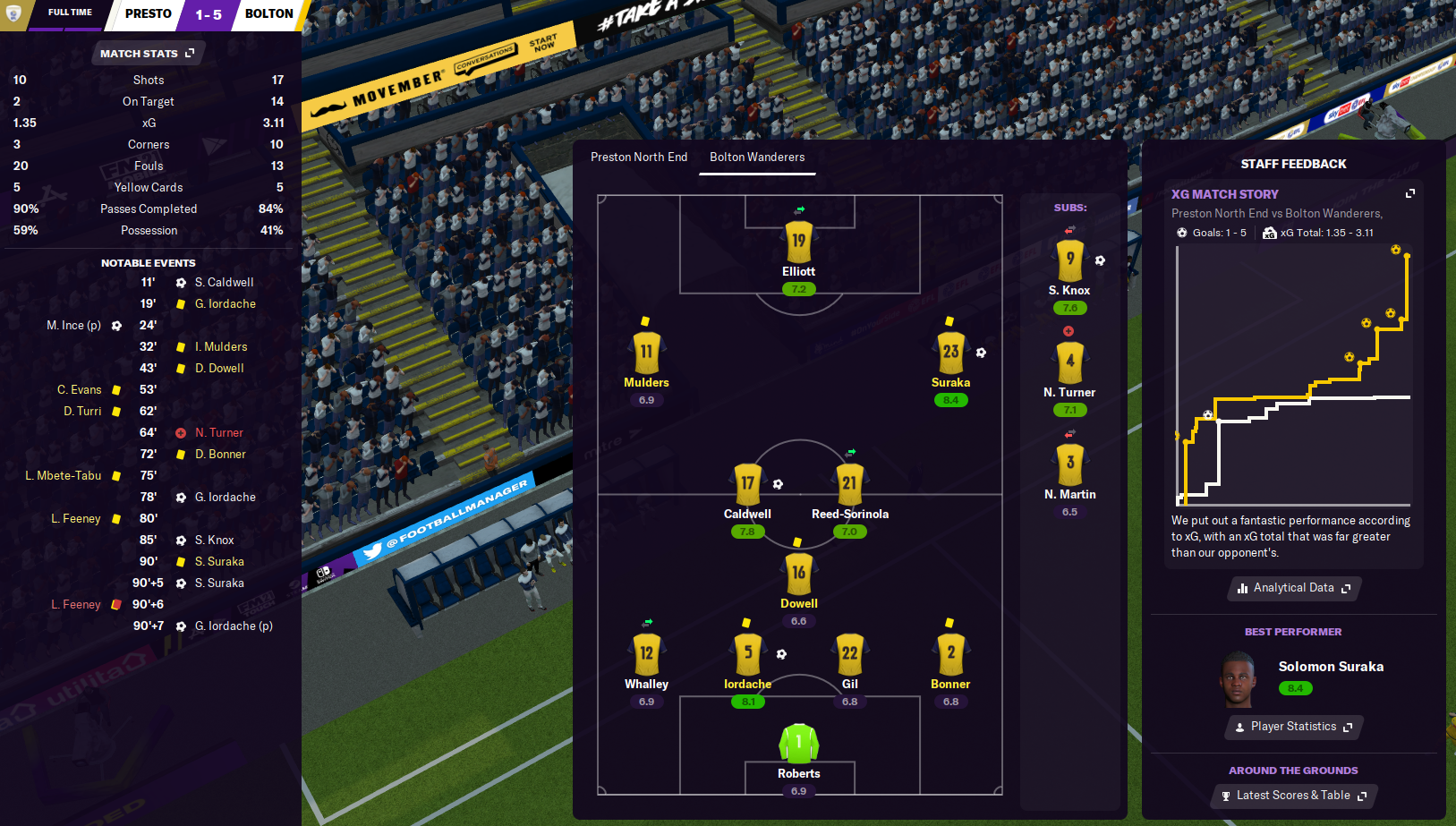Choose substitute S. Knox
Viewport: 1456px width, 826px height.
pos(1069,260)
